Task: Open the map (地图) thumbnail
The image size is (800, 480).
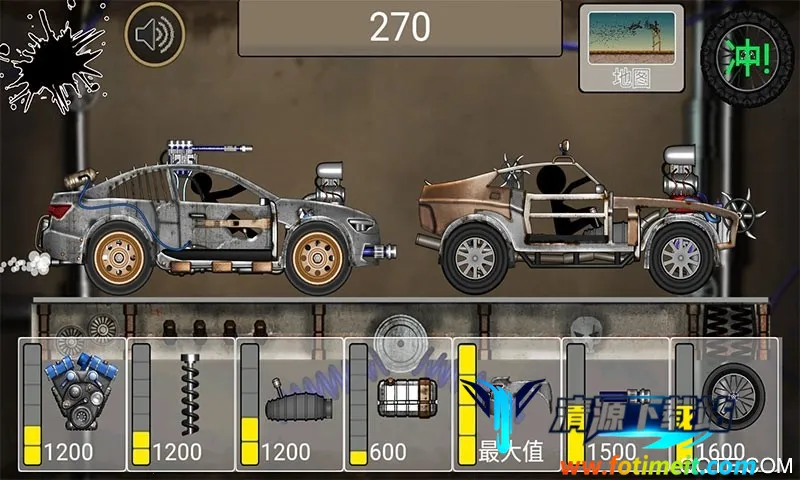Action: (630, 47)
